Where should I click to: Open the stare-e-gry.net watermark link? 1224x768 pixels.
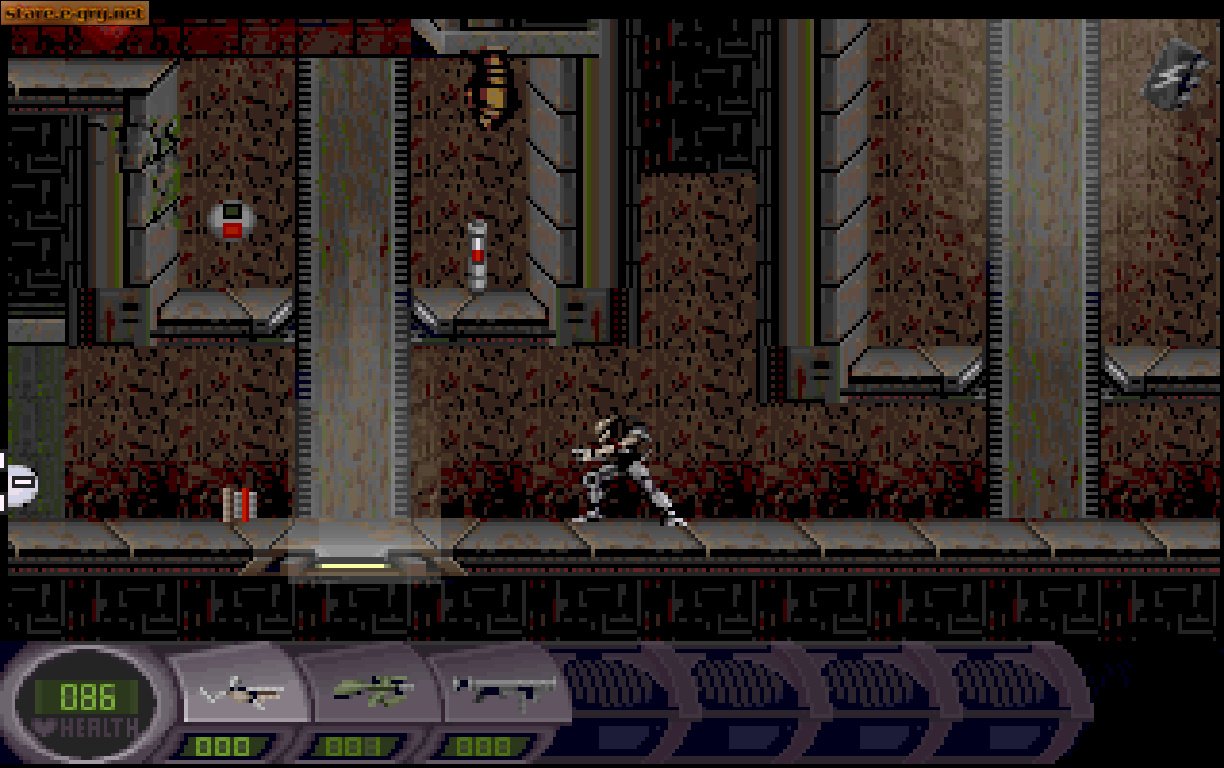point(75,13)
